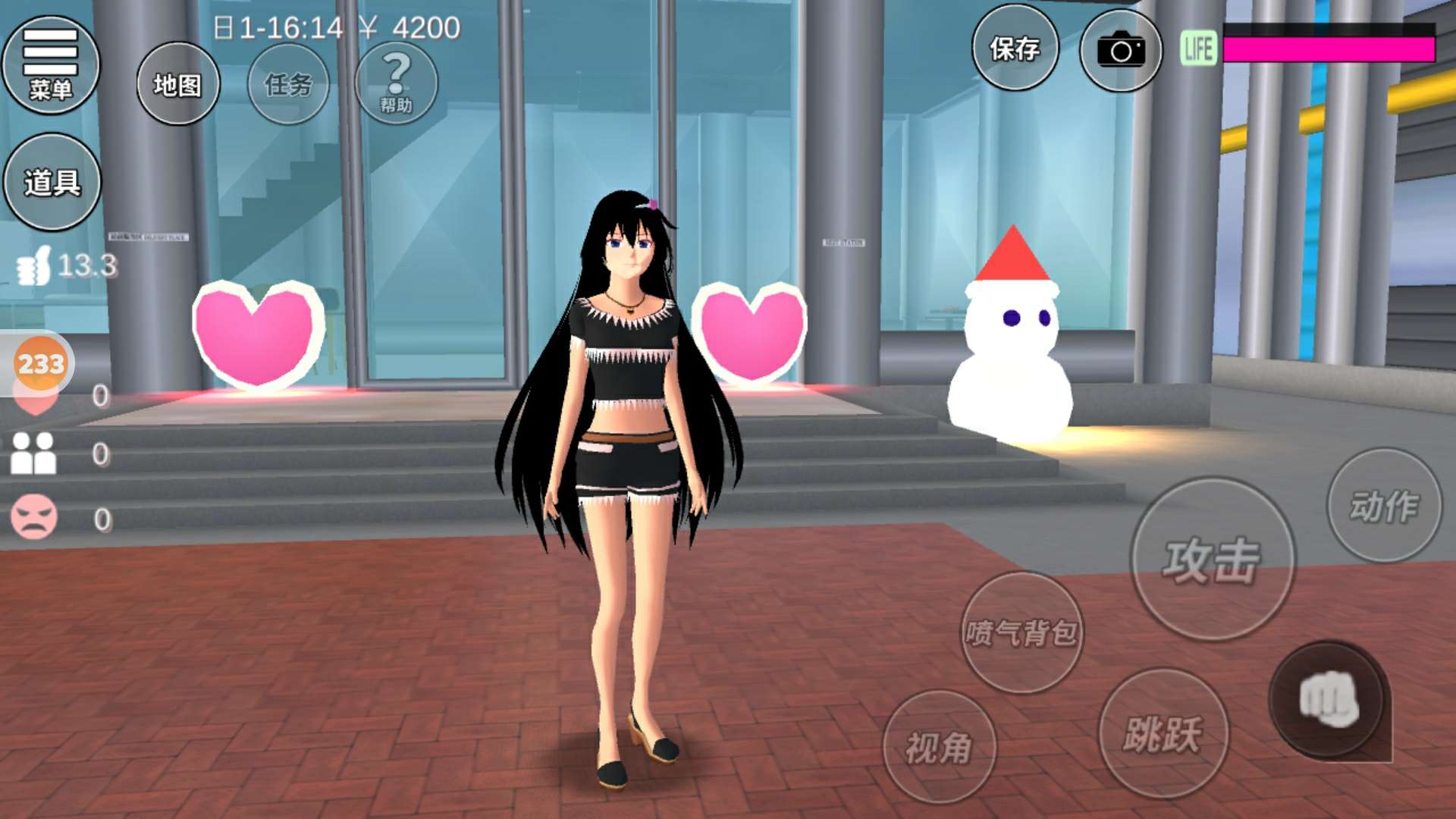
Task: Tap the two-people friends icon
Action: point(33,453)
